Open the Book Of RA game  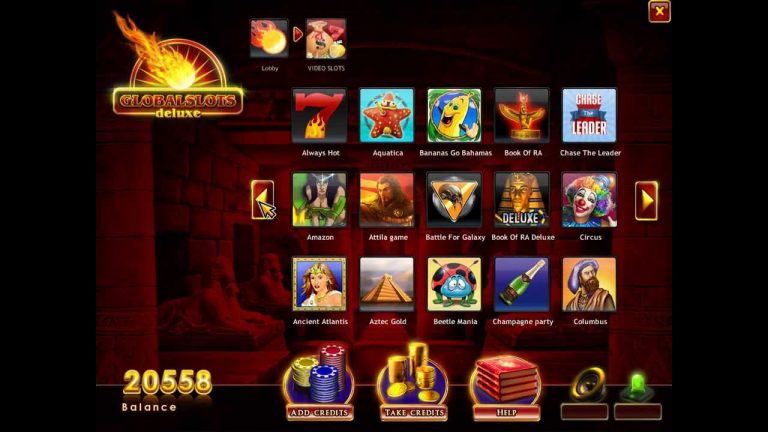click(x=522, y=116)
